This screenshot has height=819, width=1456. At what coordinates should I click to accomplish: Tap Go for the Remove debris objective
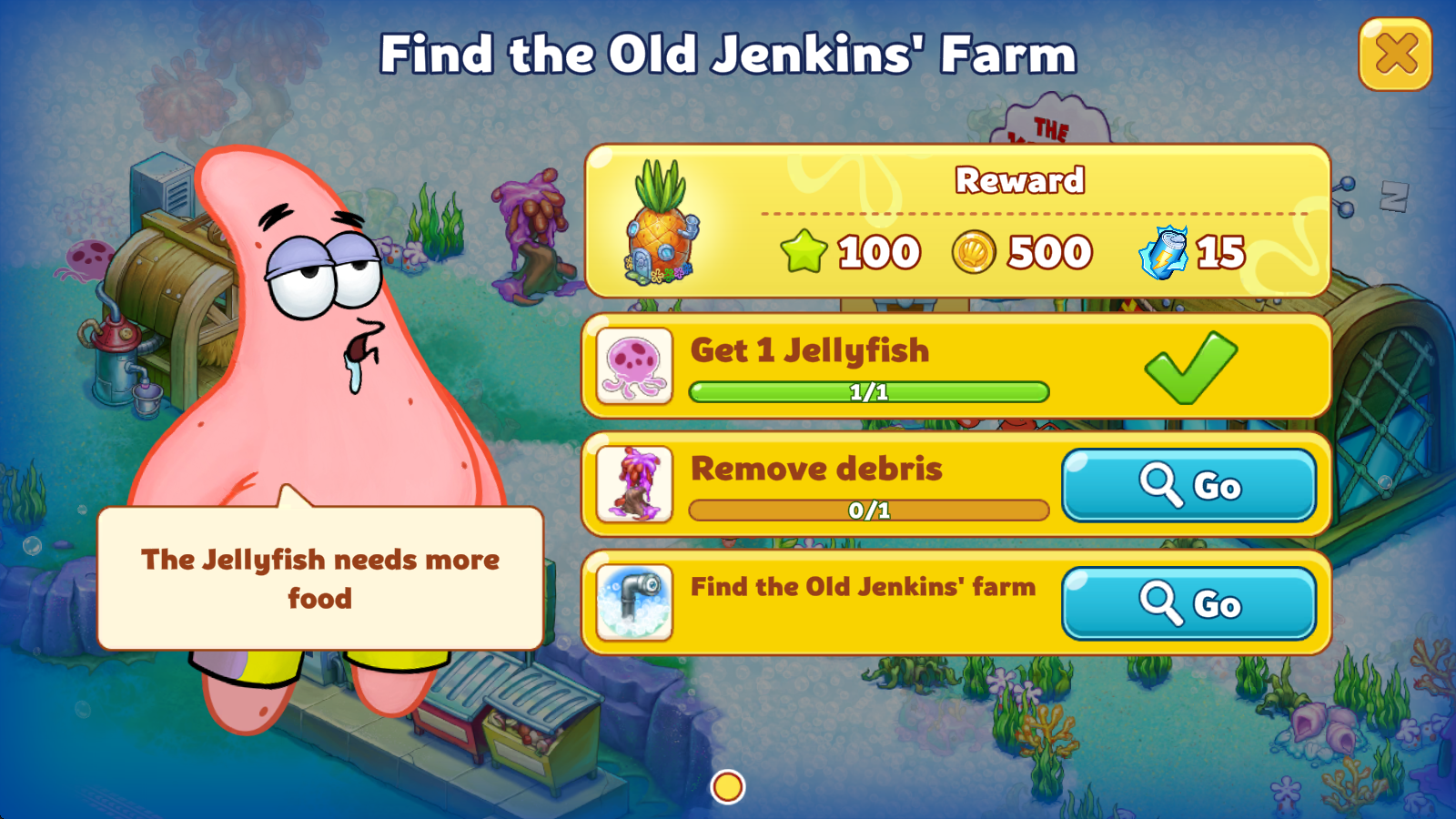[x=1188, y=485]
